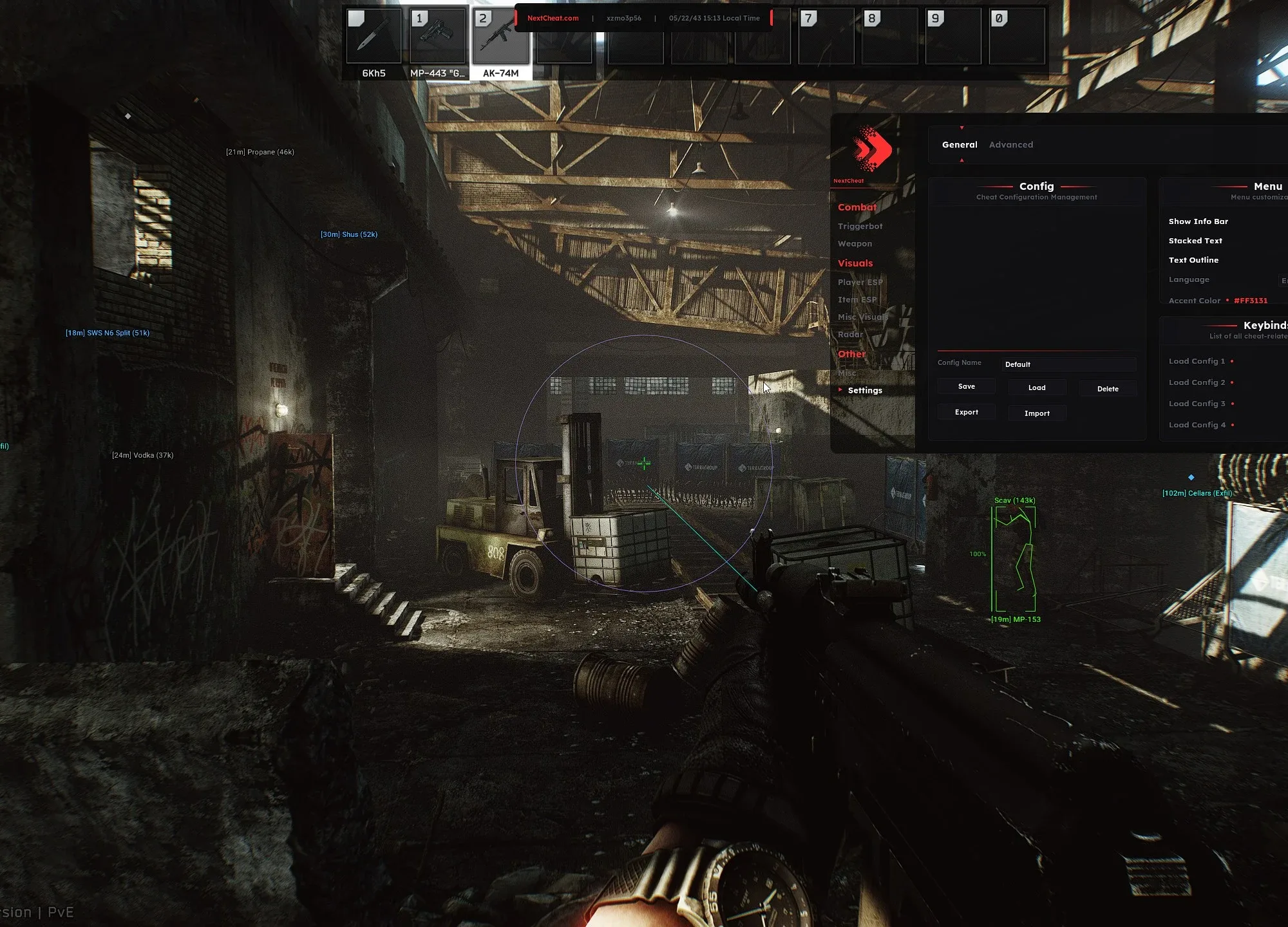Open the Radar menu section
Viewport: 1288px width, 927px height.
[850, 335]
